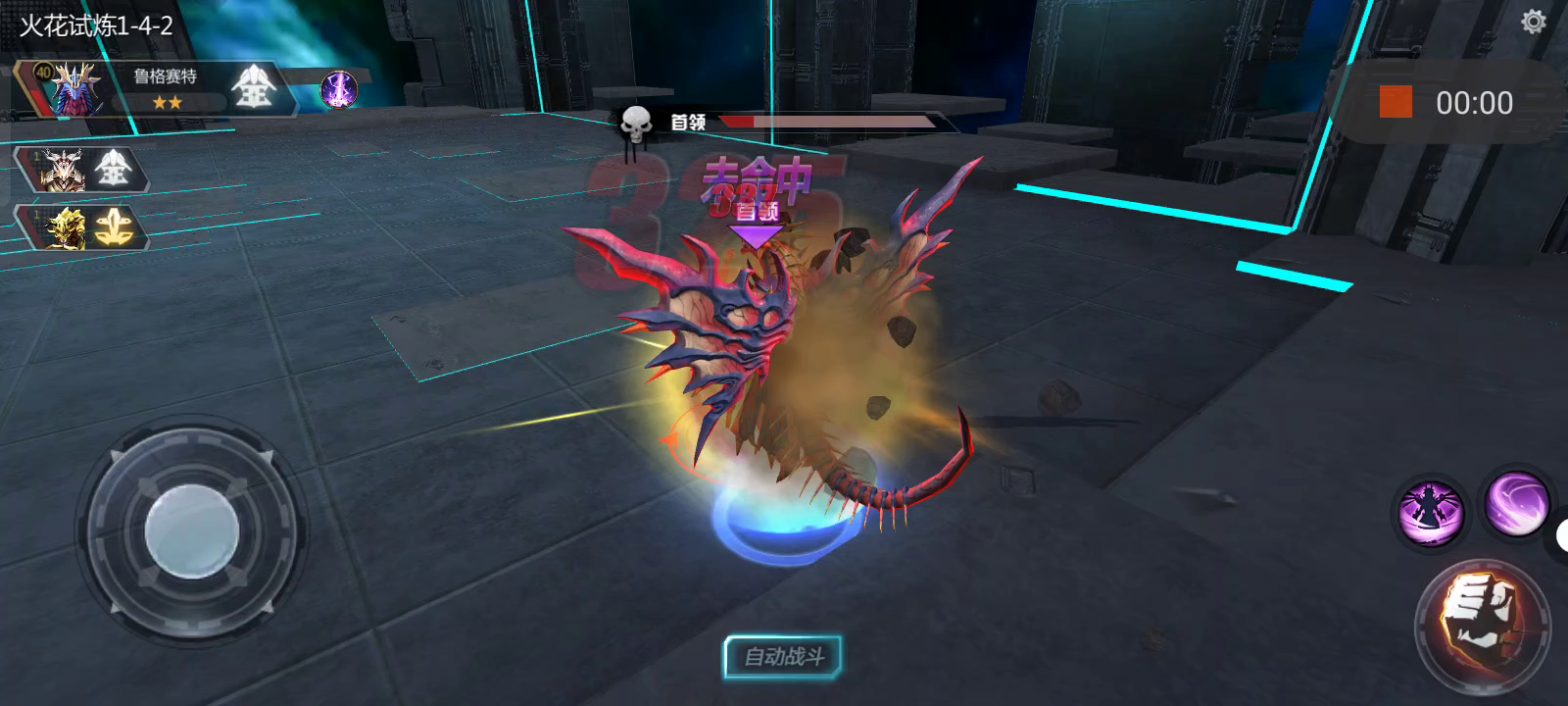Use the purple swirl slash skill
This screenshot has height=706, width=1568.
tap(1516, 502)
